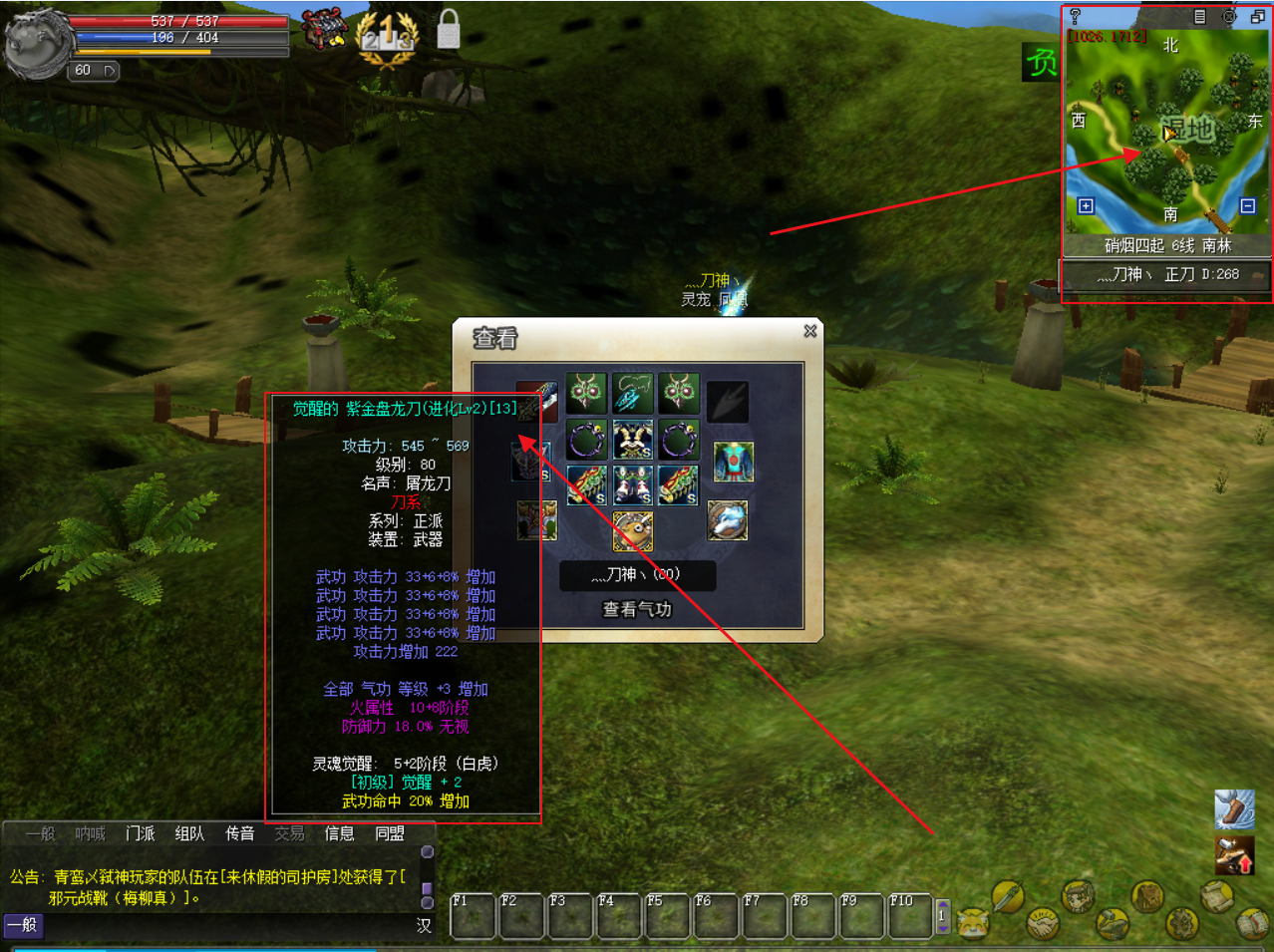Open the handshake social icon

[x=1043, y=923]
